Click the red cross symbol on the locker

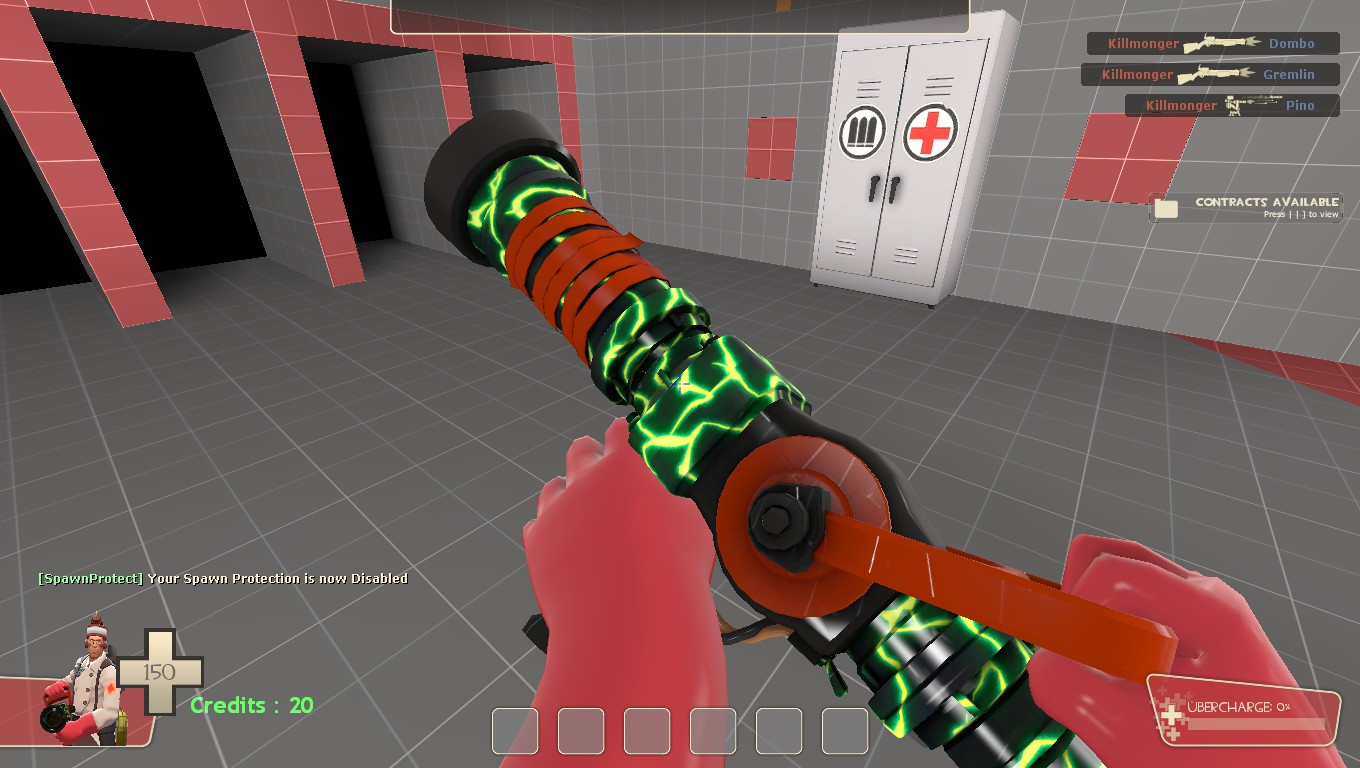pyautogui.click(x=932, y=133)
